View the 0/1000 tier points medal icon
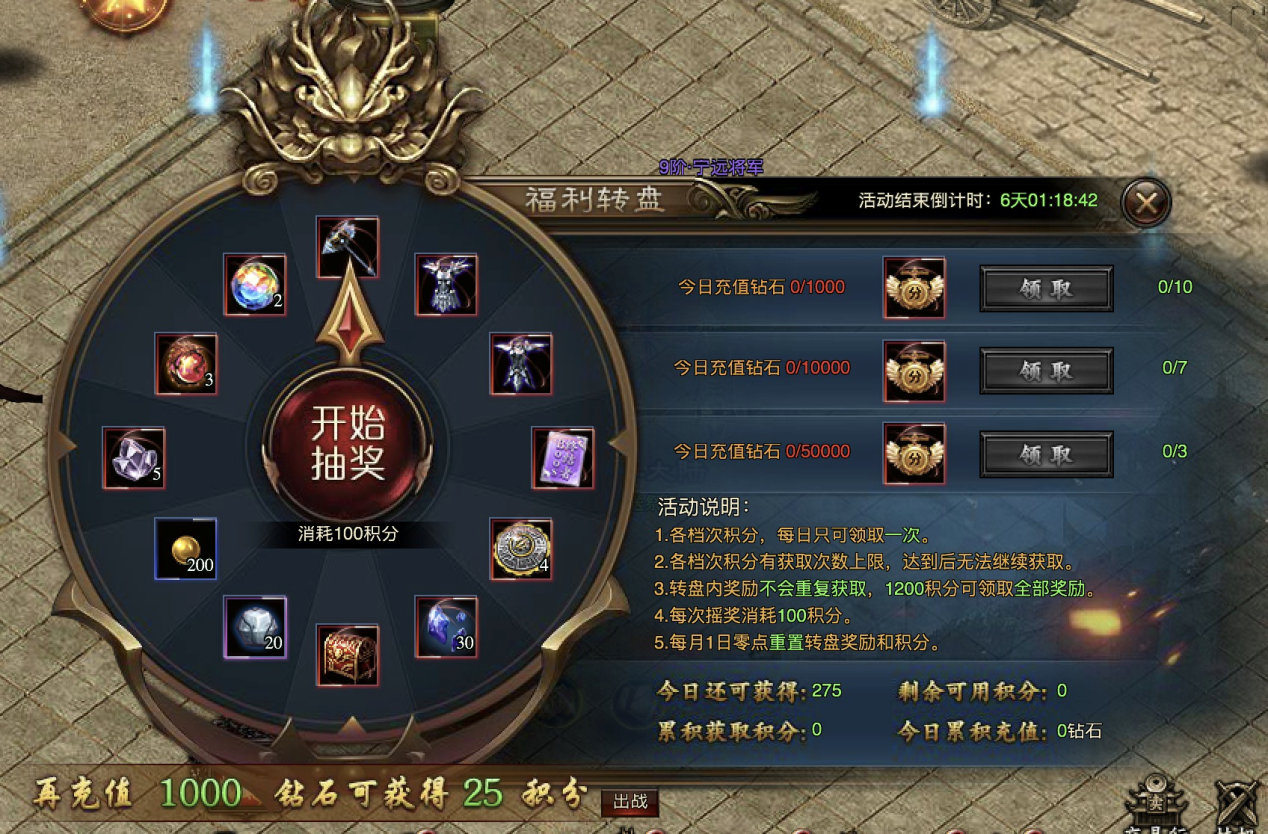This screenshot has height=834, width=1268. (x=914, y=288)
